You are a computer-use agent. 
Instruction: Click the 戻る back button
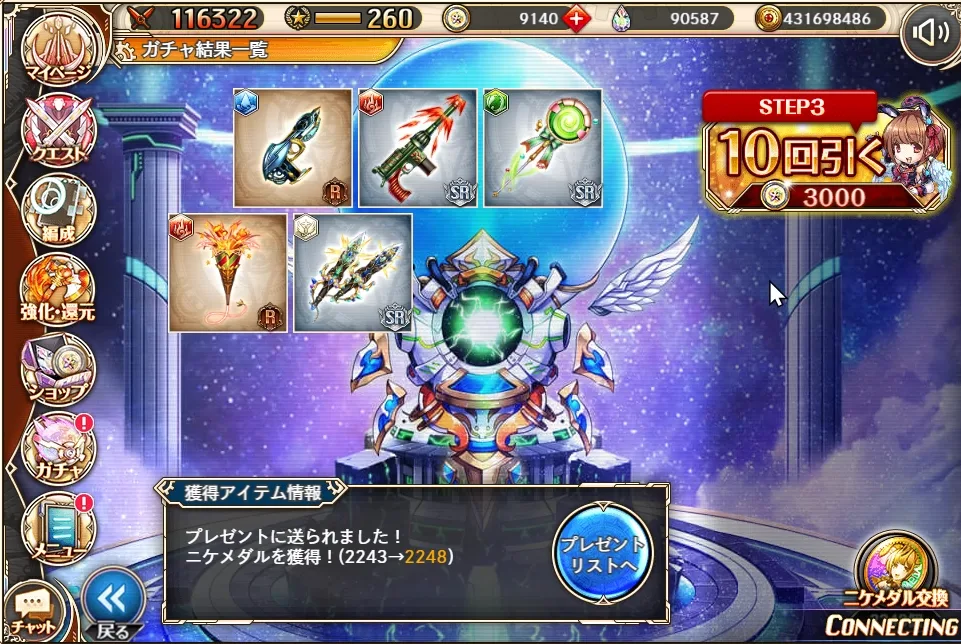pos(113,604)
